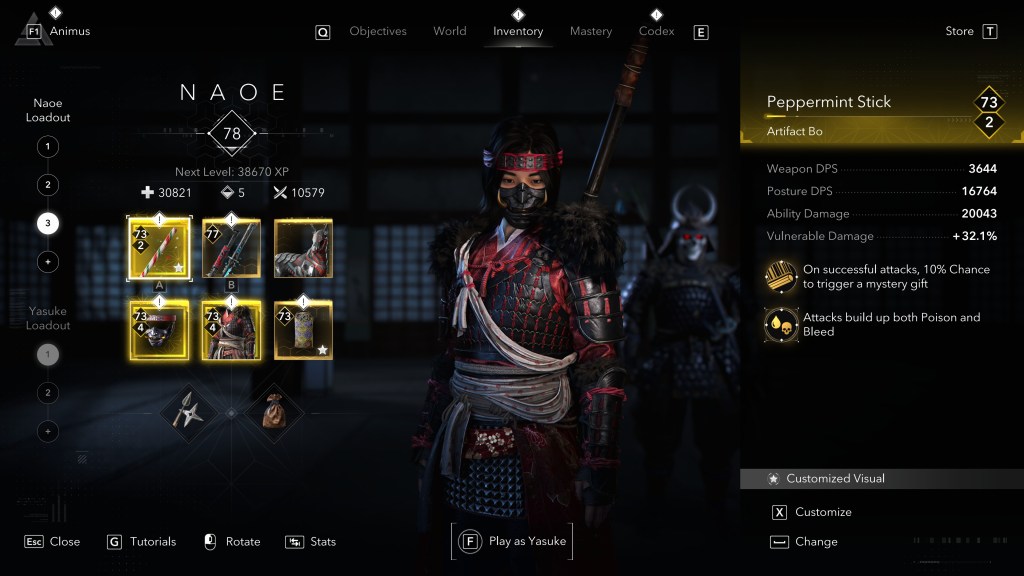Select the second weapon slot with blades
This screenshot has height=576, width=1024.
tap(231, 248)
